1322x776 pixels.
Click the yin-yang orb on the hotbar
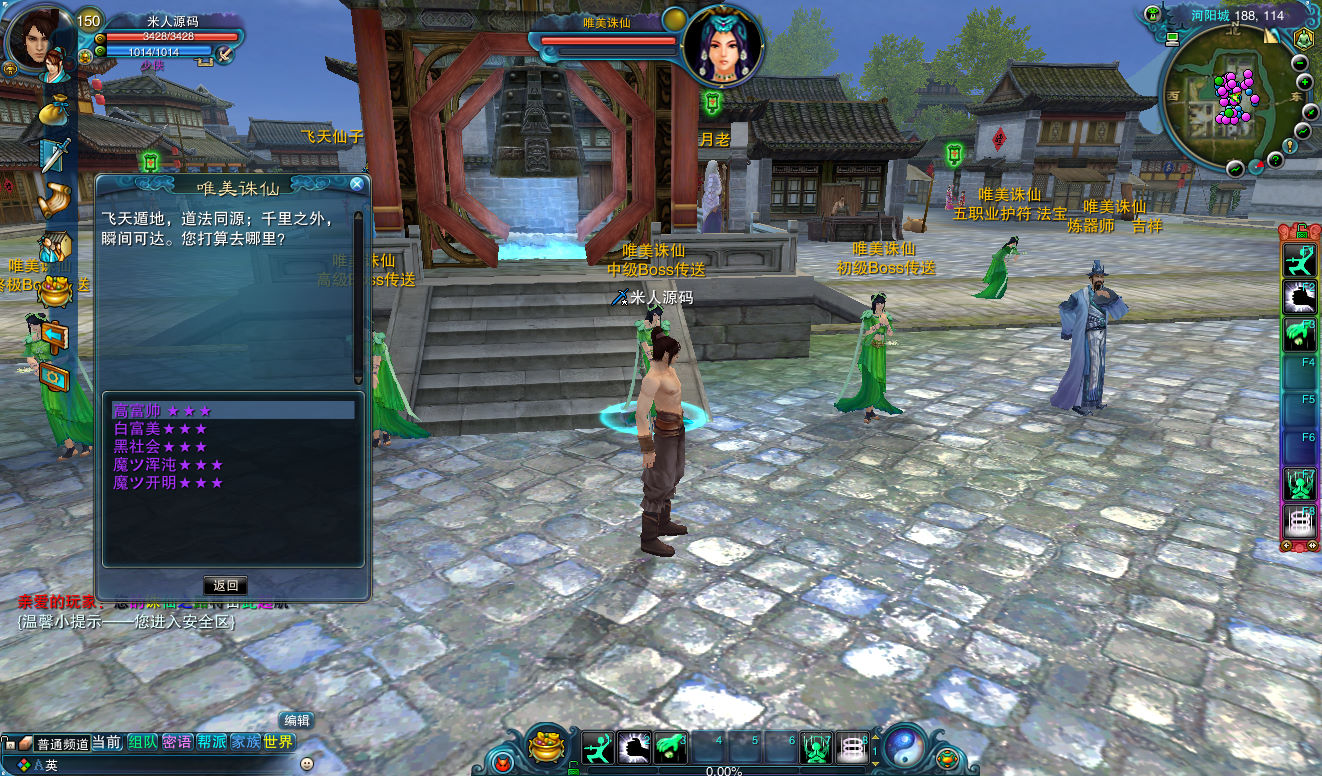coord(905,746)
